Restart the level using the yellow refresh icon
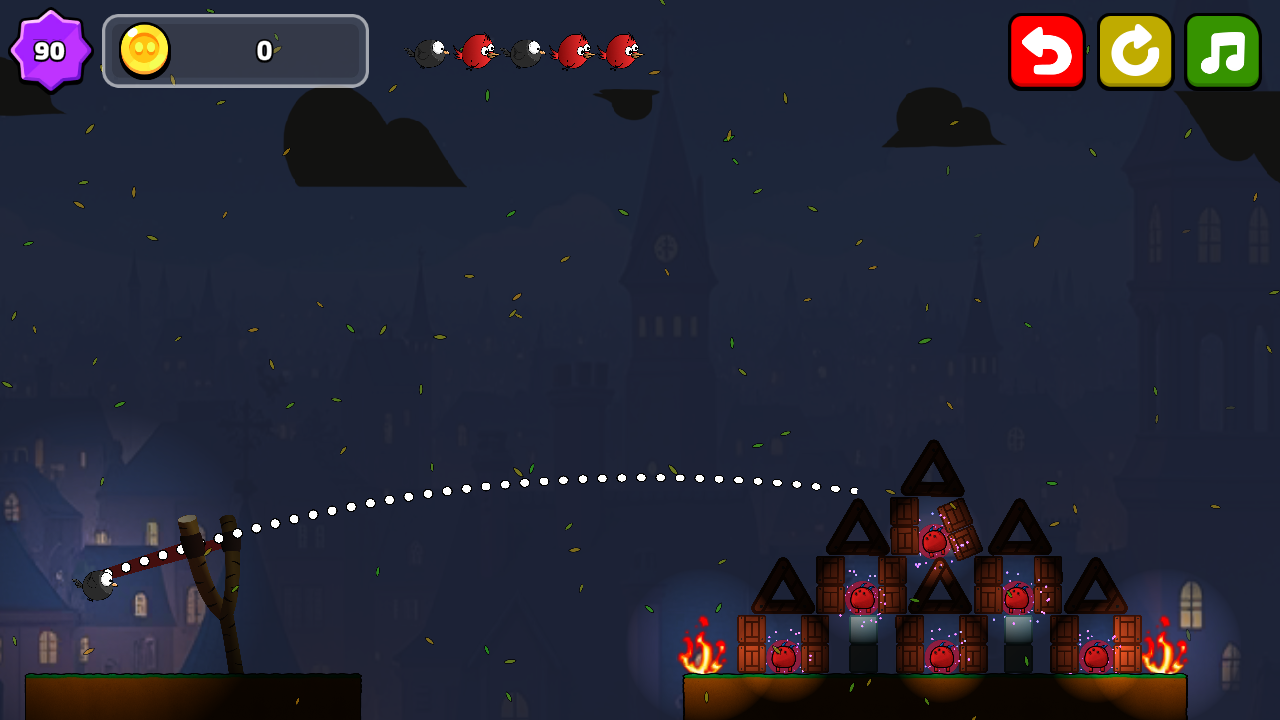 click(x=1135, y=51)
